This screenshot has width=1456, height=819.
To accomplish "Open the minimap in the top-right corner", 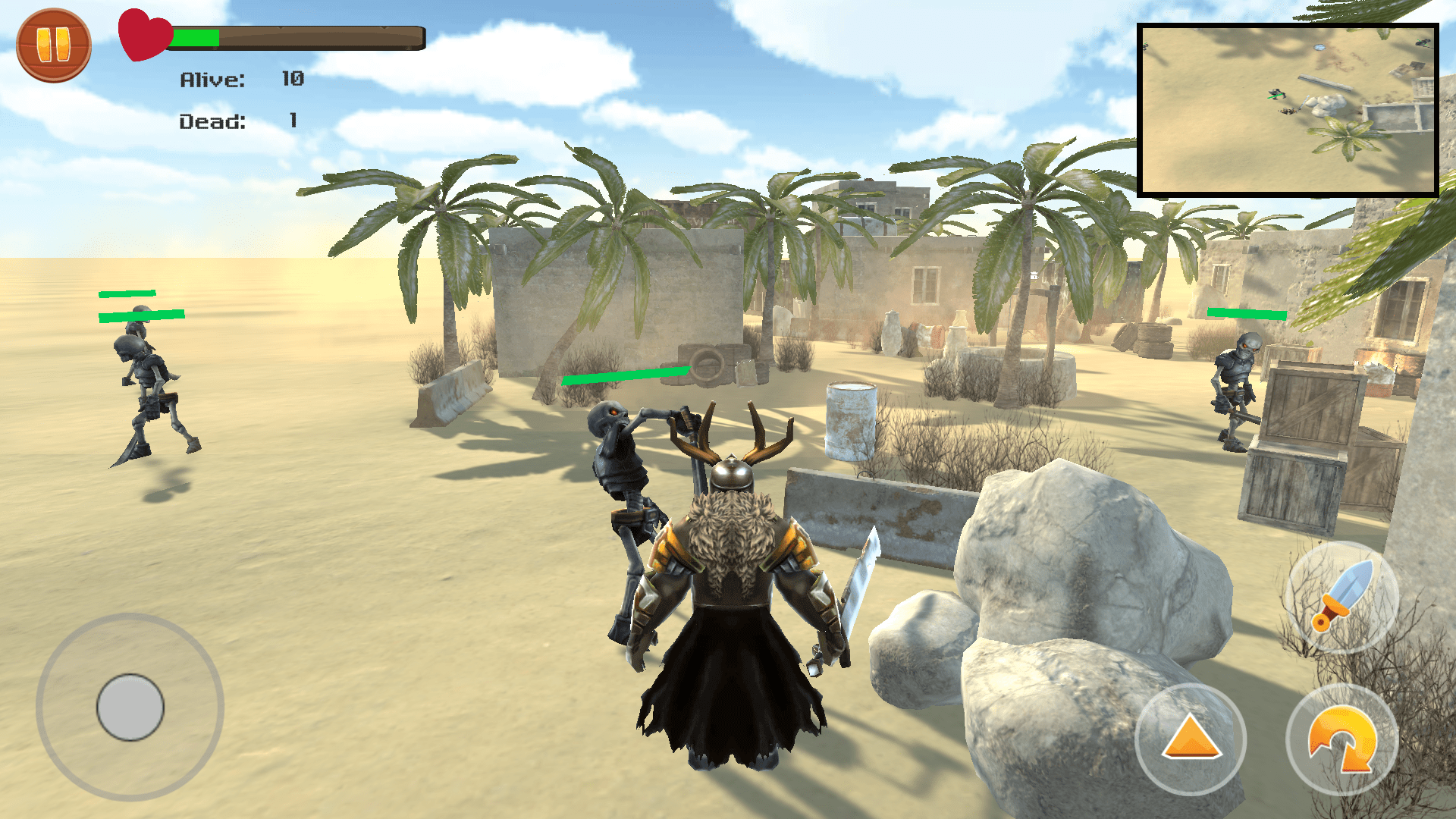I will point(1287,110).
